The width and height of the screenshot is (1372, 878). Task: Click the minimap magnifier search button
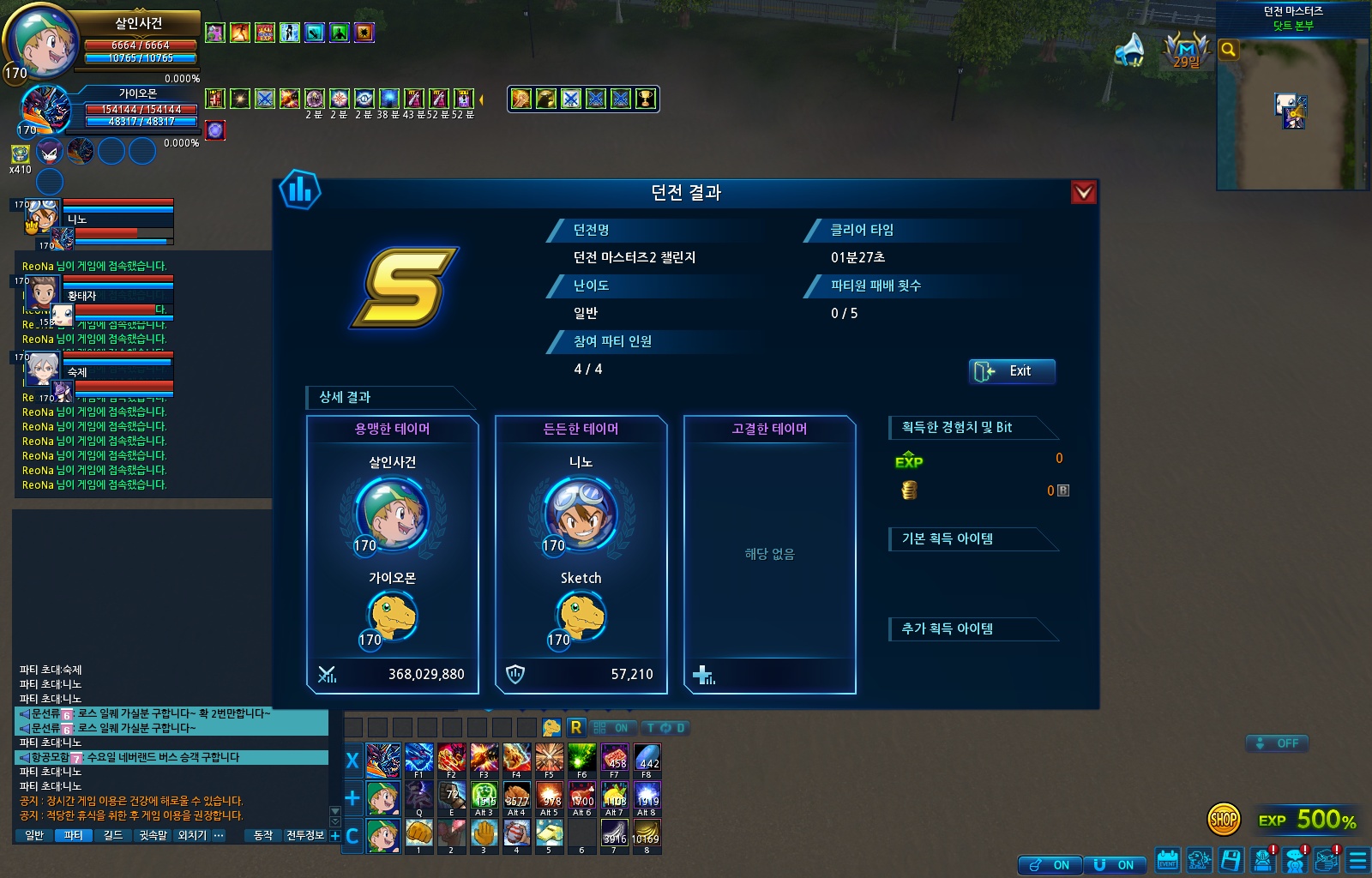click(x=1229, y=50)
